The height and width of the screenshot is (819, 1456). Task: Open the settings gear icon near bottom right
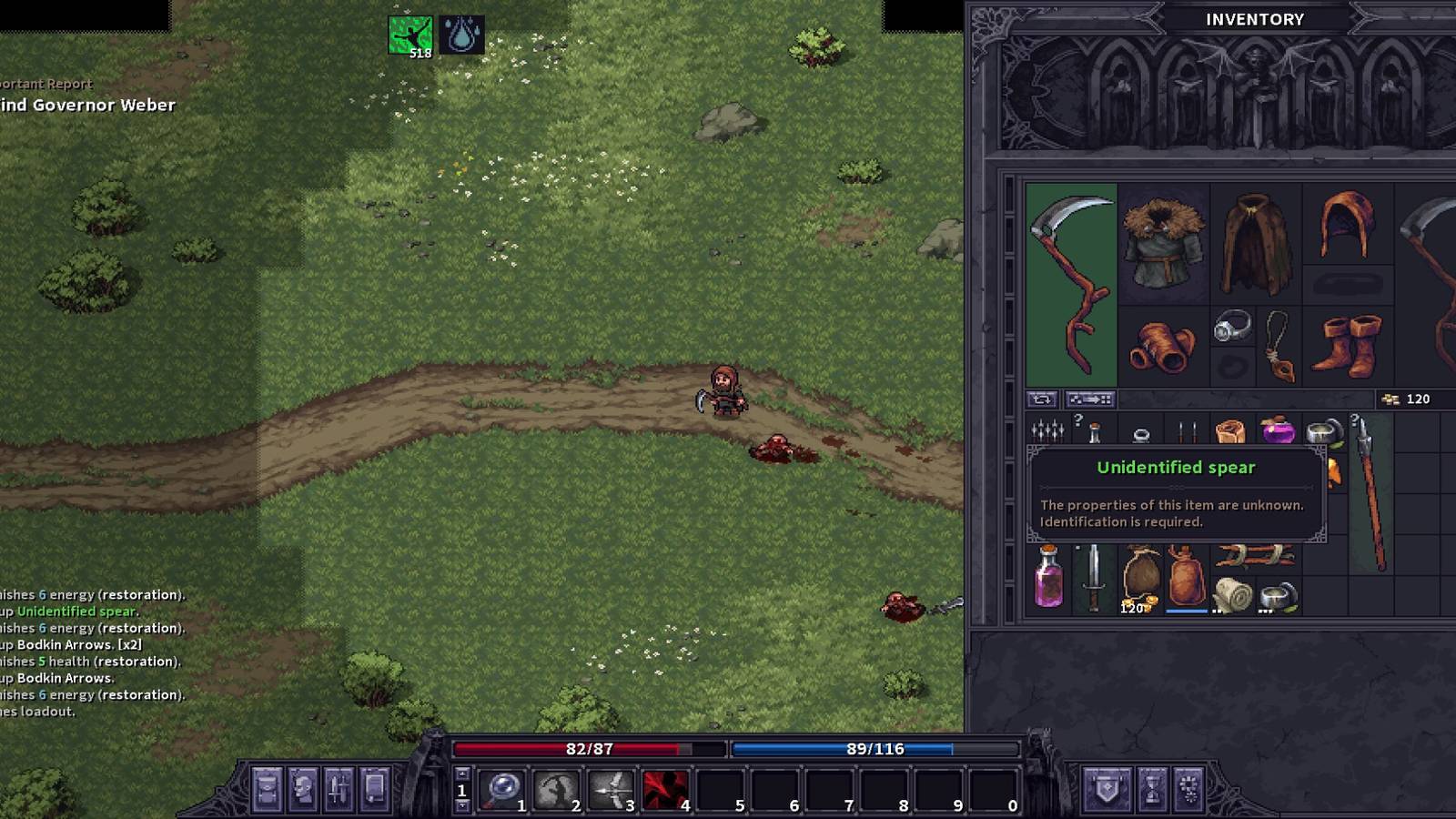click(x=1189, y=788)
